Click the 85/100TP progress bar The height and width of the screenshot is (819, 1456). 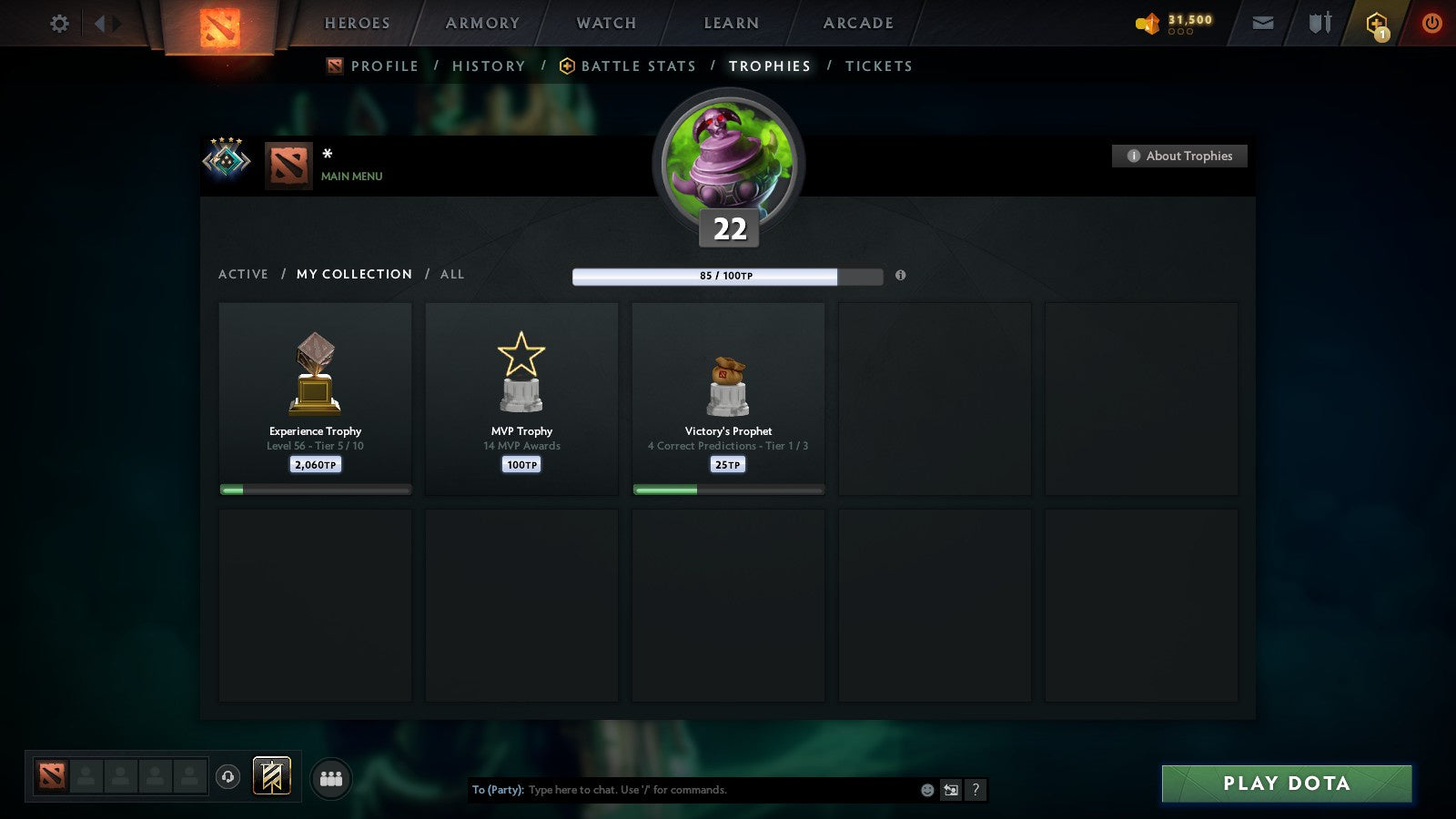coord(726,277)
